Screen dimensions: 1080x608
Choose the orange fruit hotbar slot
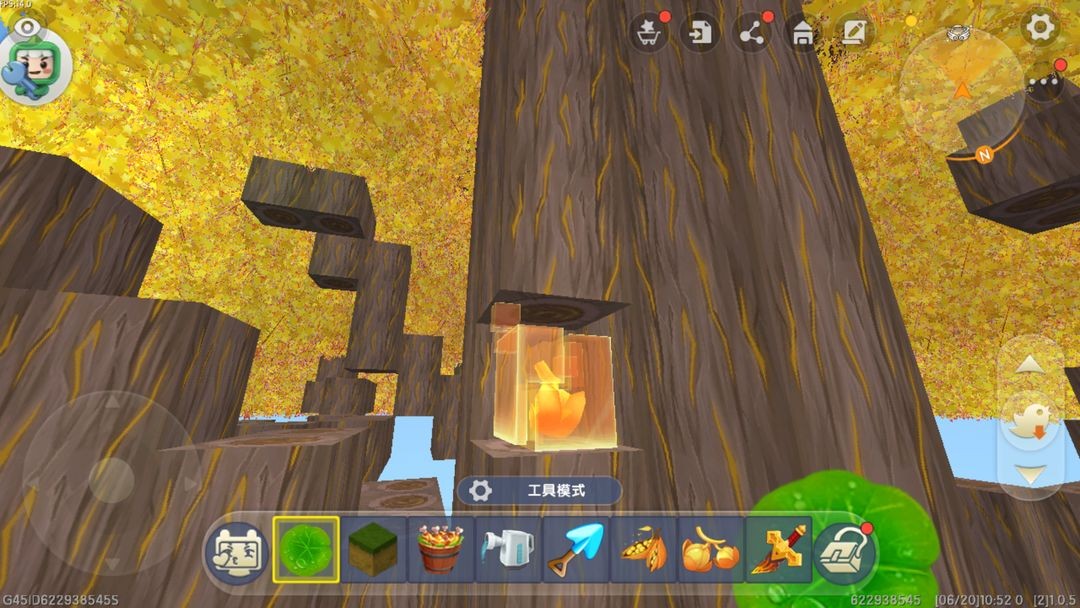[x=710, y=550]
